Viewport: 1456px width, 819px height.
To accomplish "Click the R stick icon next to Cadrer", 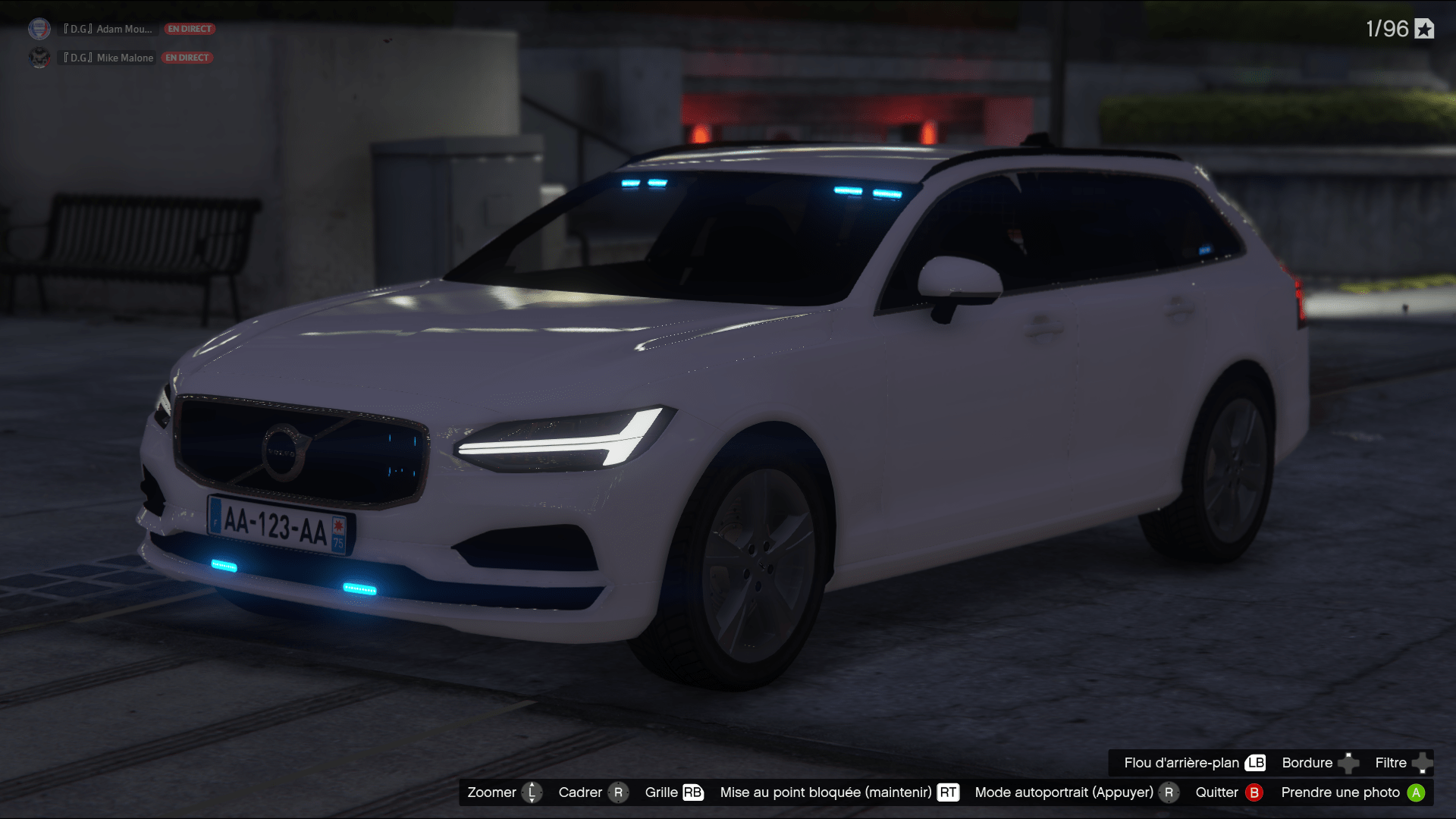I will pyautogui.click(x=620, y=792).
